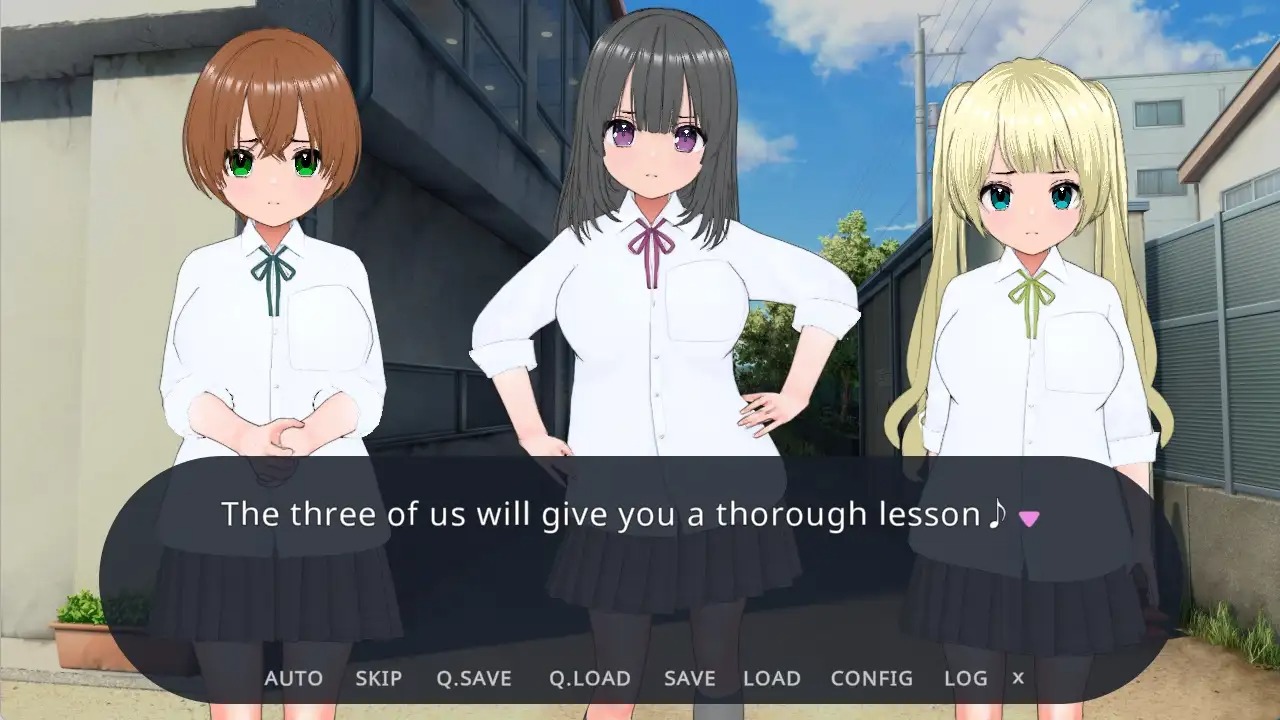The image size is (1280, 720).
Task: Open the SAVE menu
Action: pos(689,678)
